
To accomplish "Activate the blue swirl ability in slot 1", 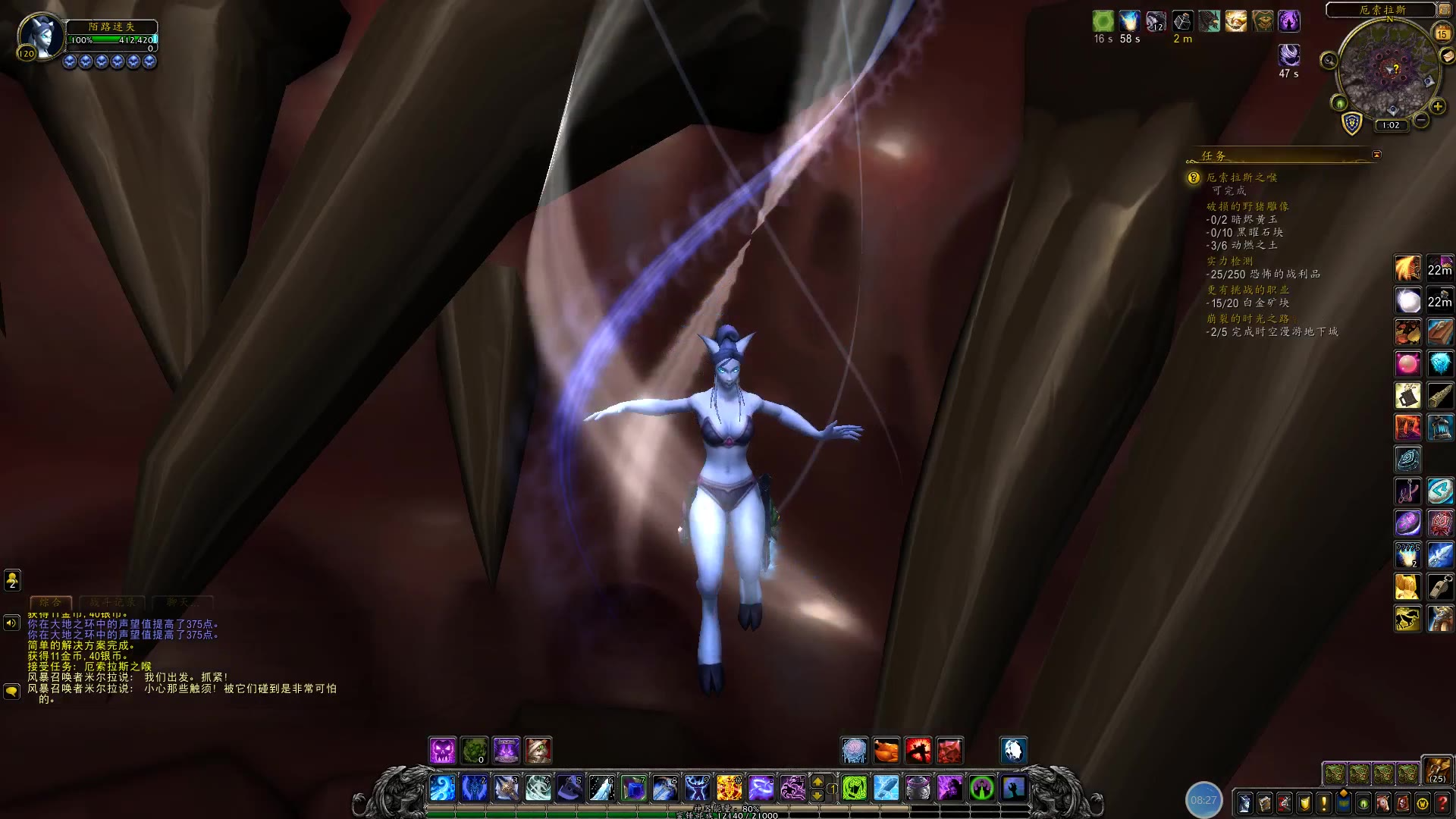I will tap(443, 788).
